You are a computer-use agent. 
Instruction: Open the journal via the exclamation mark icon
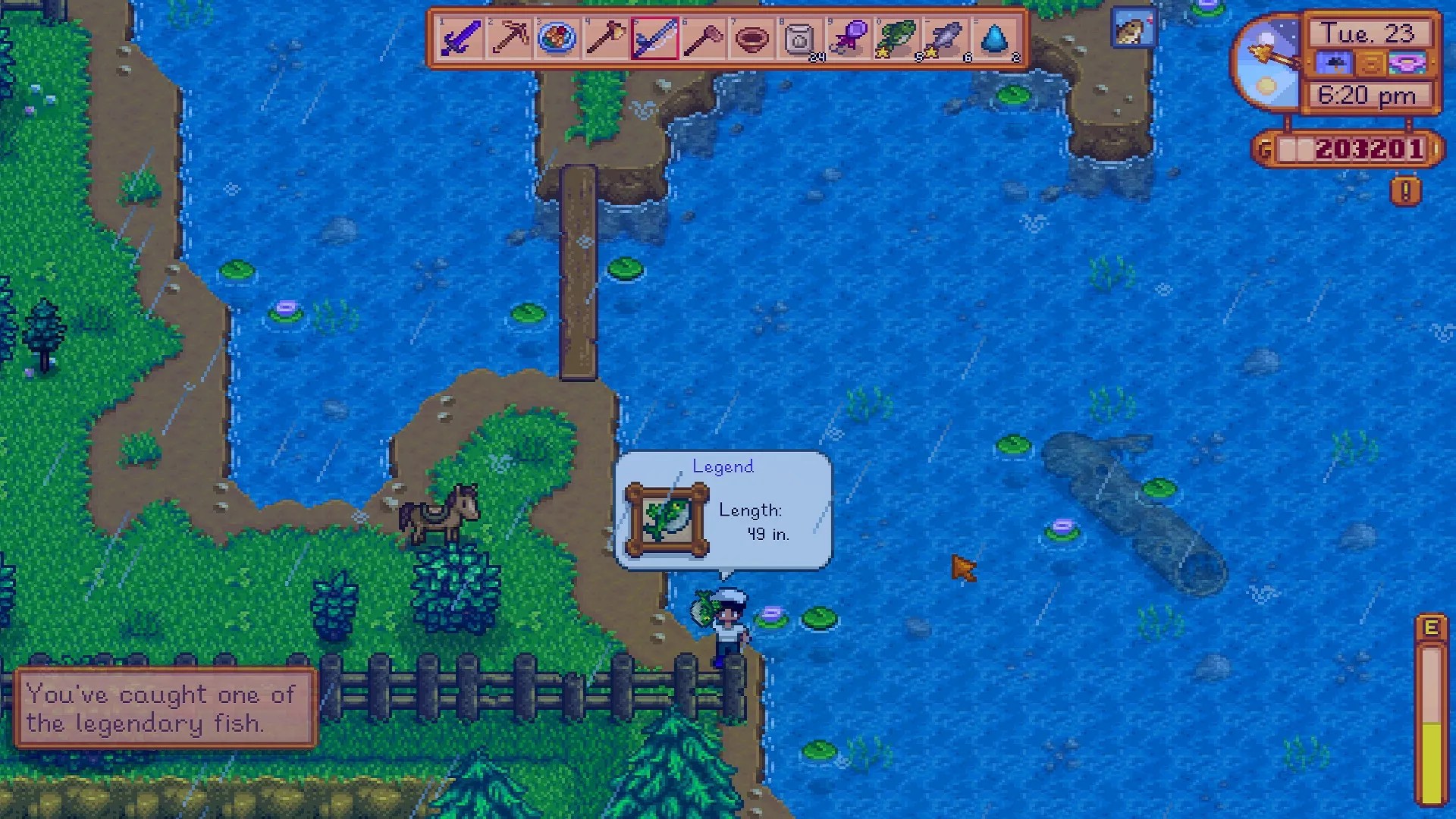click(x=1404, y=192)
